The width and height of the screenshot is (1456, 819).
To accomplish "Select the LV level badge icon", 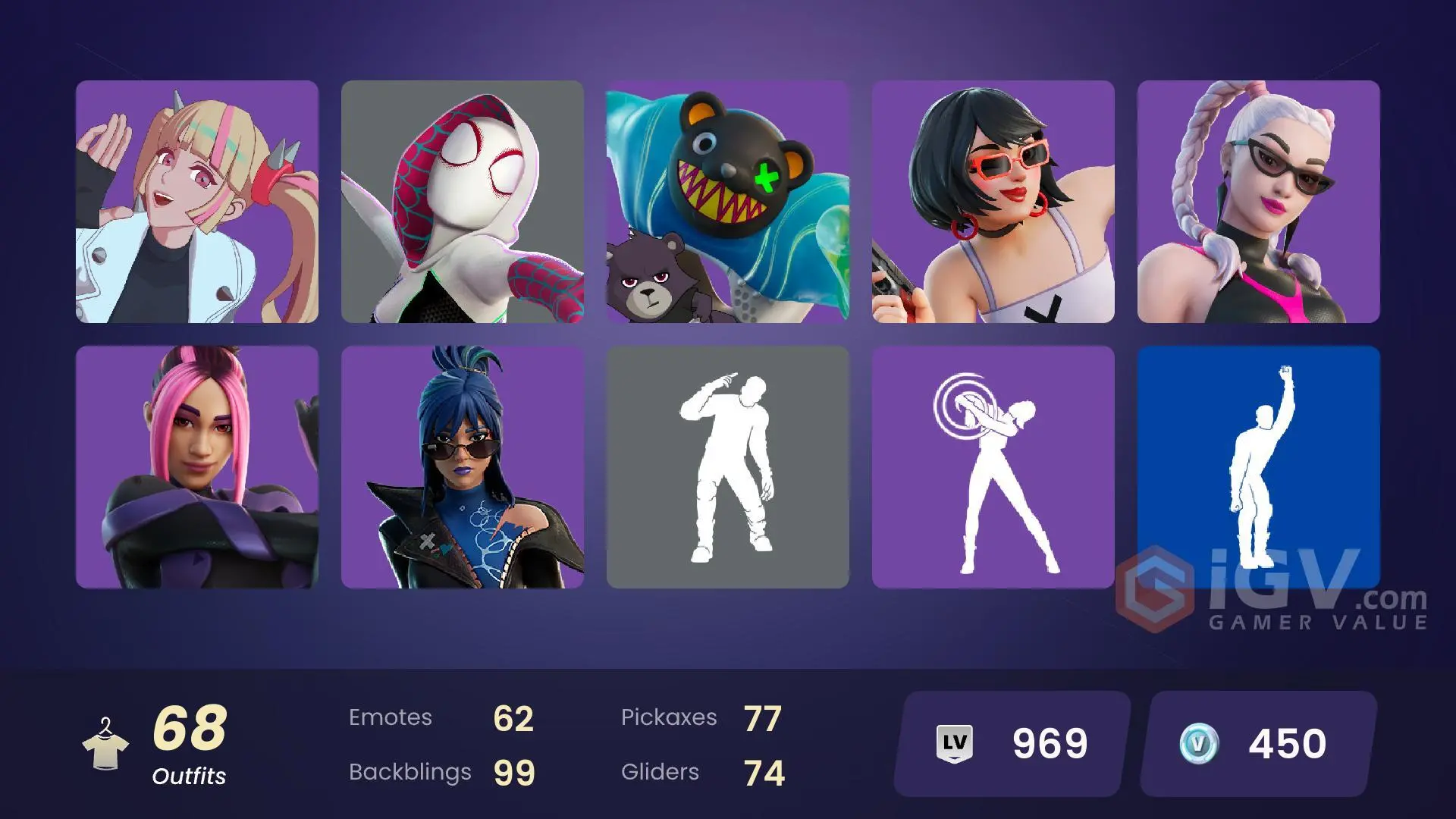I will (954, 743).
